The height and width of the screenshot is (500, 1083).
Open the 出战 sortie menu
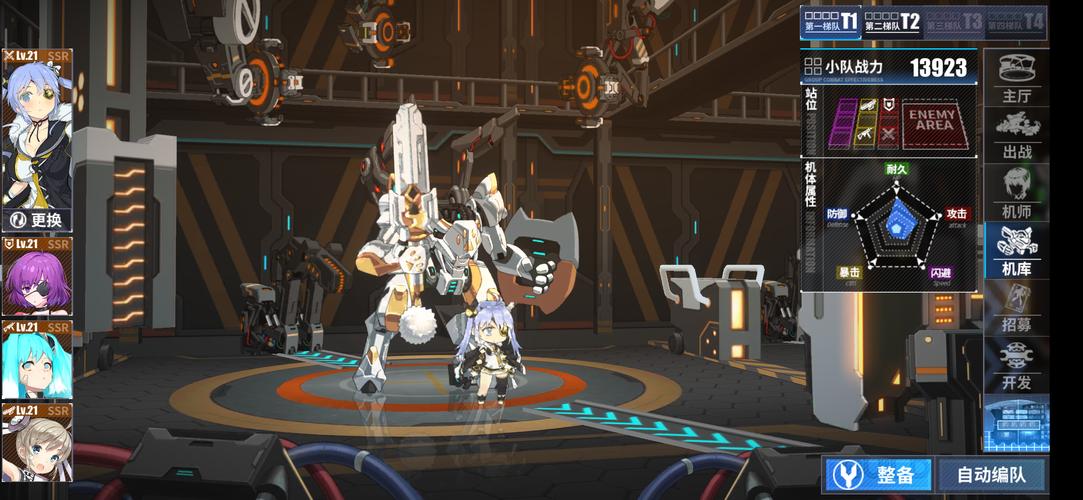(1017, 136)
